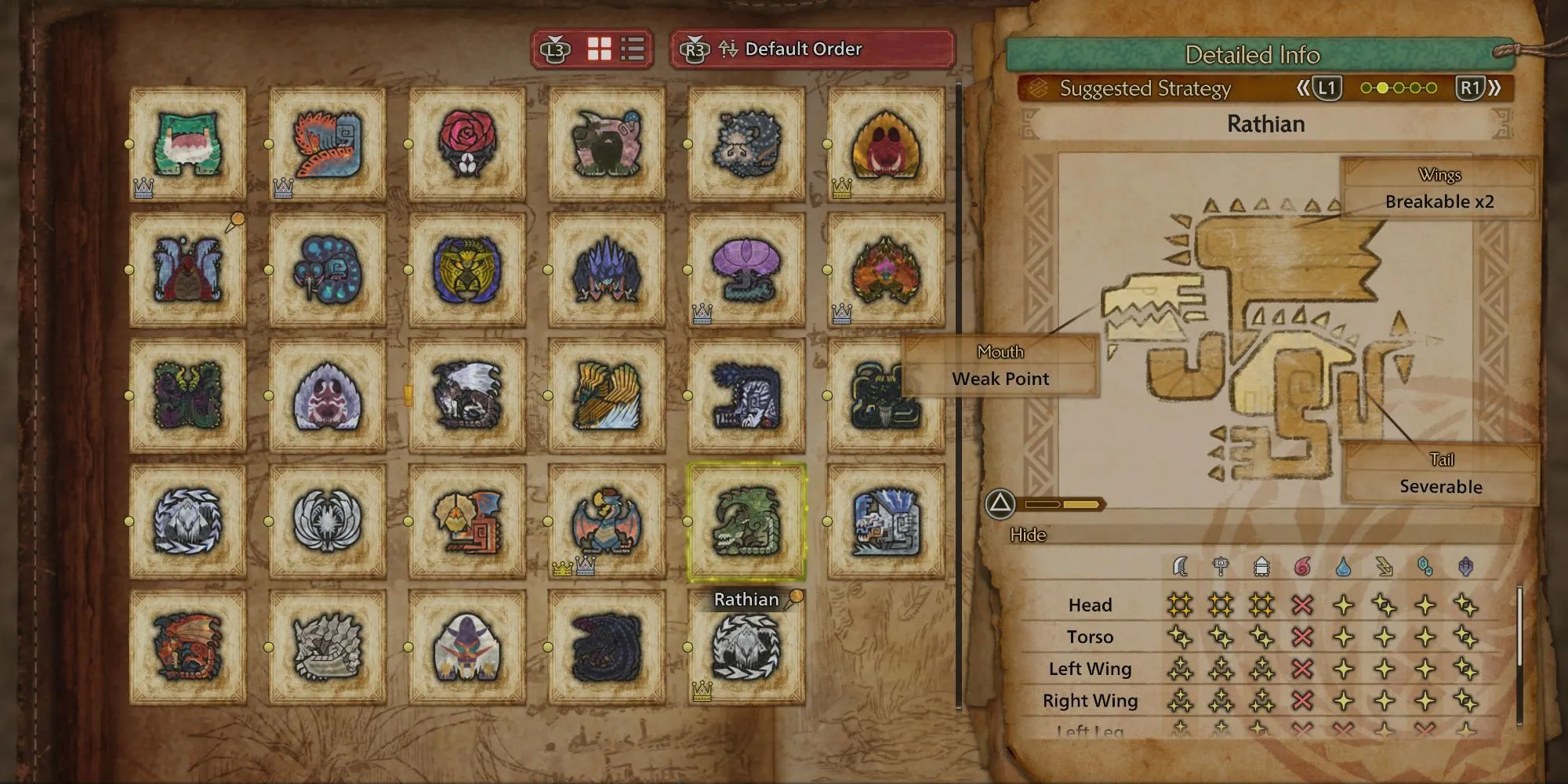Select the red Rathalos monster tile
This screenshot has width=1568, height=784.
coord(188,647)
